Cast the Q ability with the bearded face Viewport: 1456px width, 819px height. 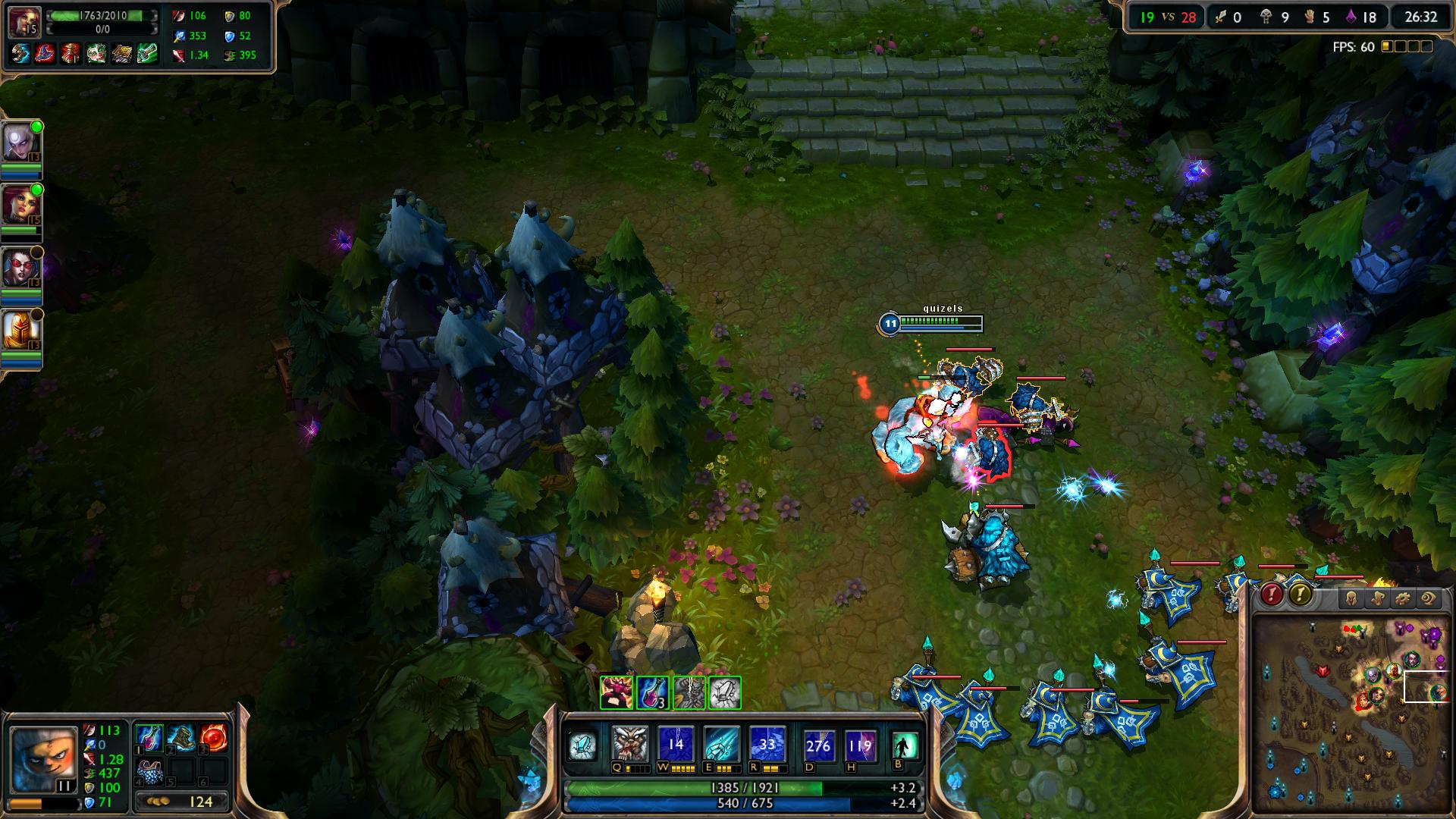(630, 745)
